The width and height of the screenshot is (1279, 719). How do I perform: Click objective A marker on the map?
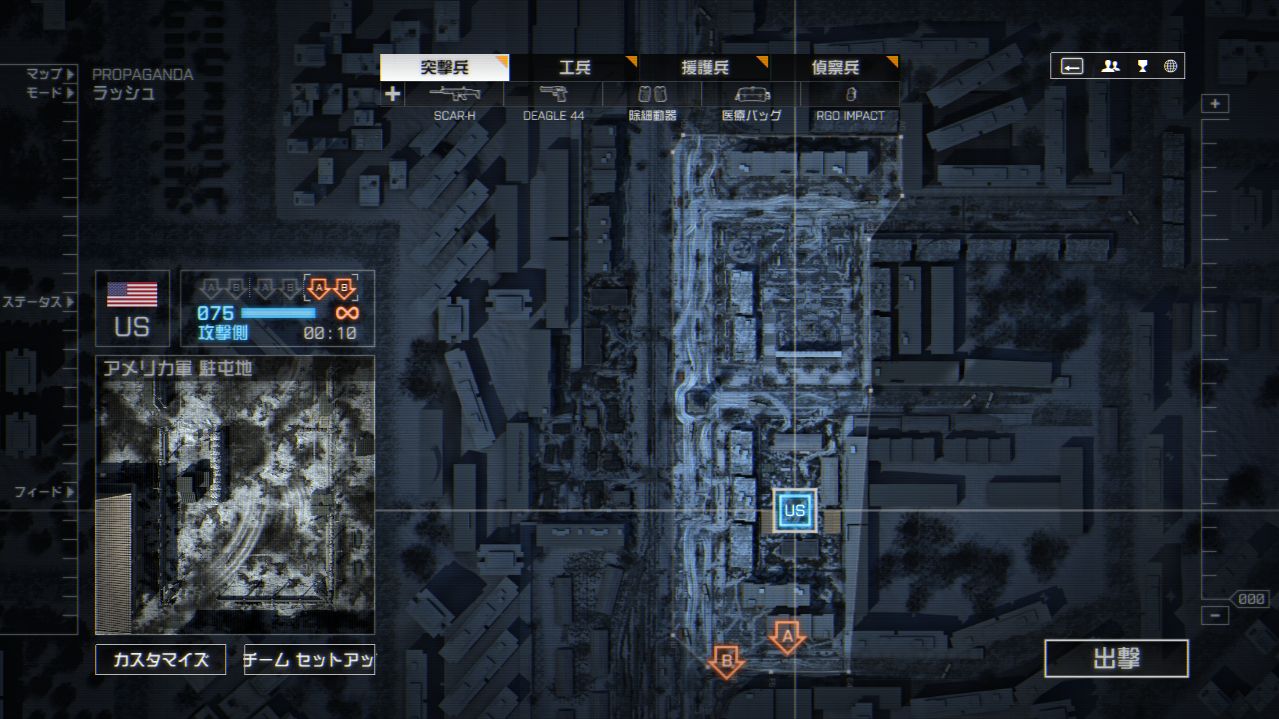(x=787, y=636)
